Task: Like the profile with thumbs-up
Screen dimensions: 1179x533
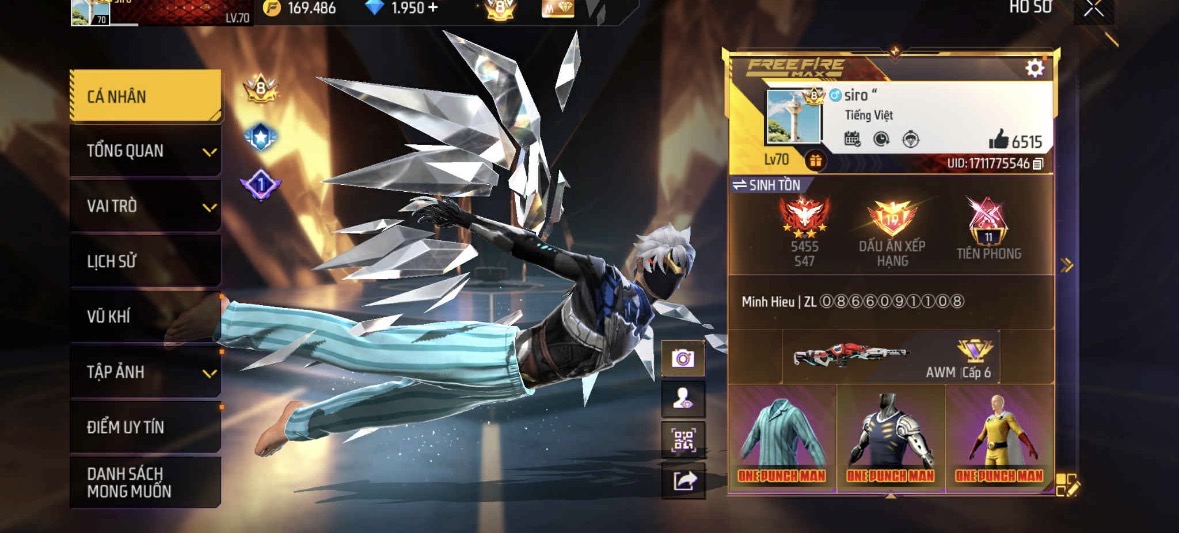Action: point(998,141)
